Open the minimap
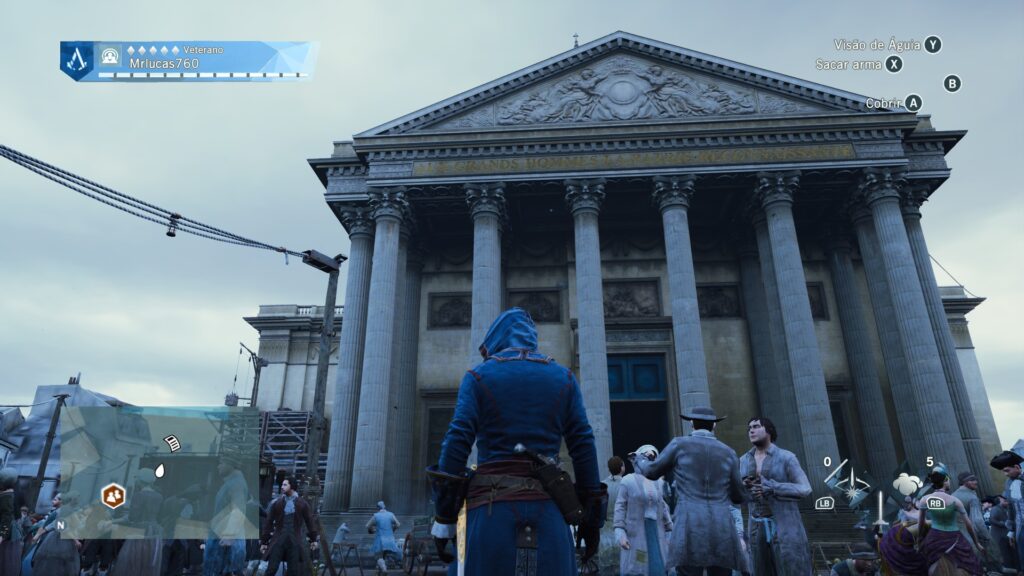 pyautogui.click(x=160, y=472)
